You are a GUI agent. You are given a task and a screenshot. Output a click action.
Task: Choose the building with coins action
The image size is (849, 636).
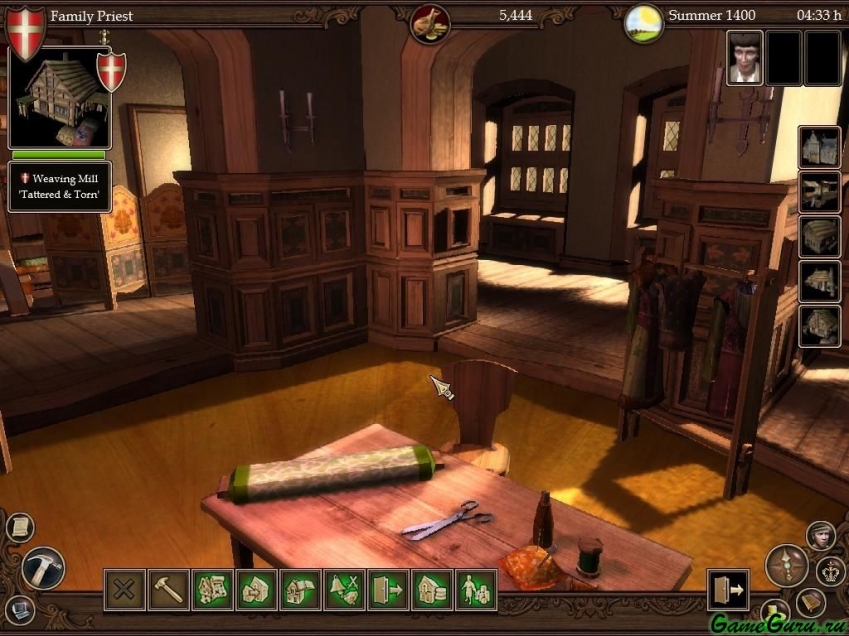pyautogui.click(x=432, y=590)
